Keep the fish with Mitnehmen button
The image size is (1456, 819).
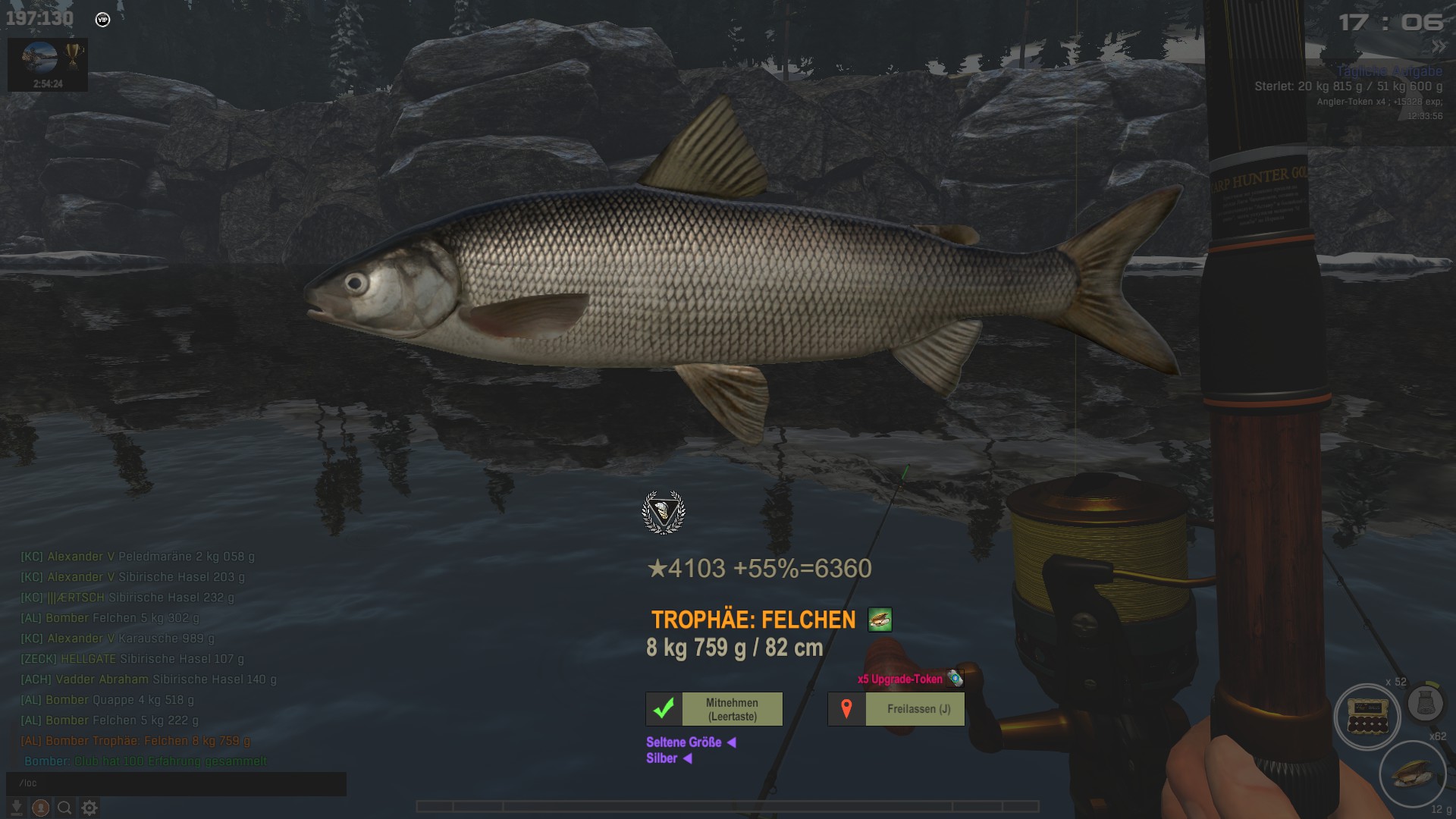[x=714, y=709]
